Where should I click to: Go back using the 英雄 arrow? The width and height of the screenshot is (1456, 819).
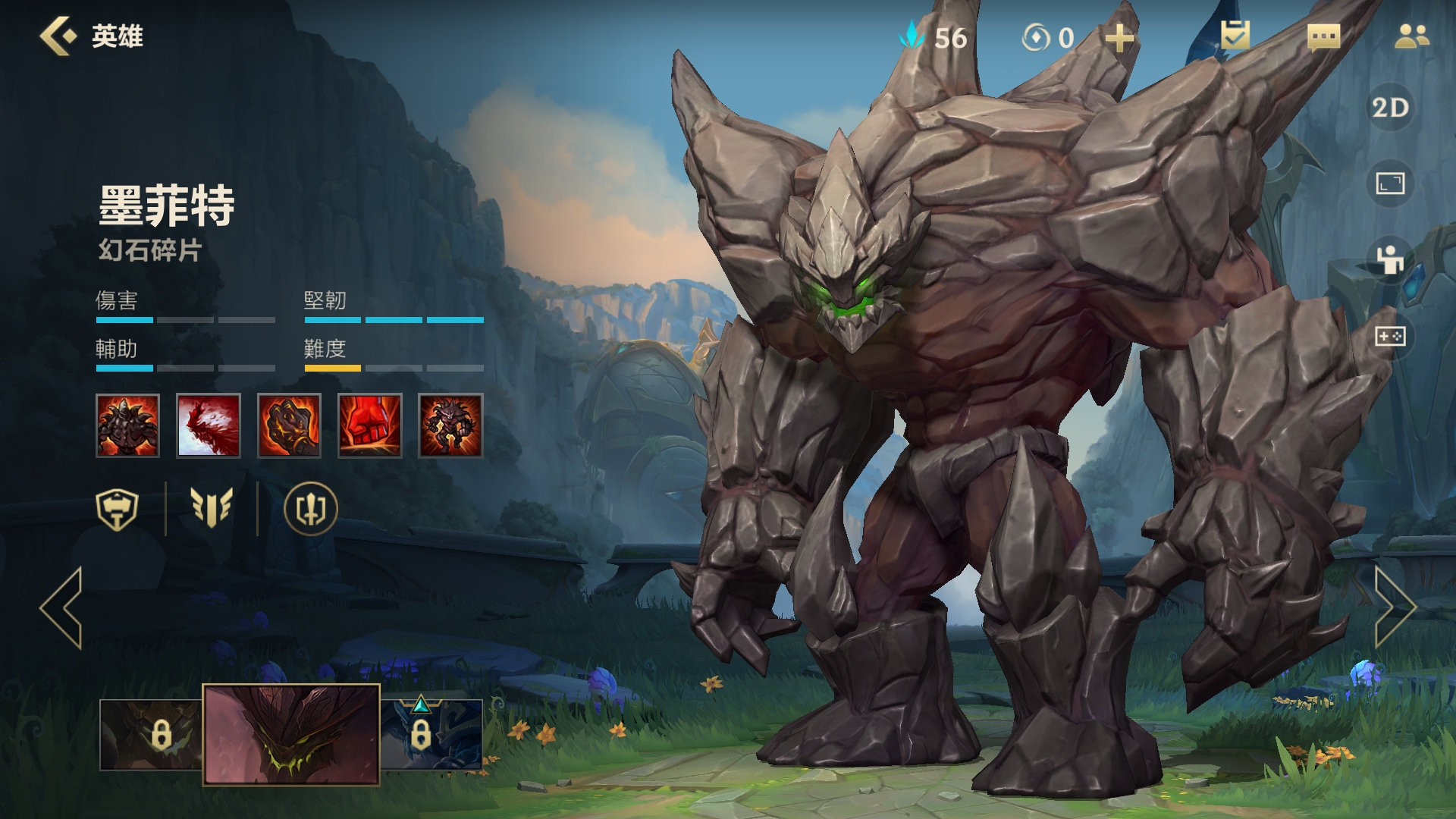tap(59, 36)
